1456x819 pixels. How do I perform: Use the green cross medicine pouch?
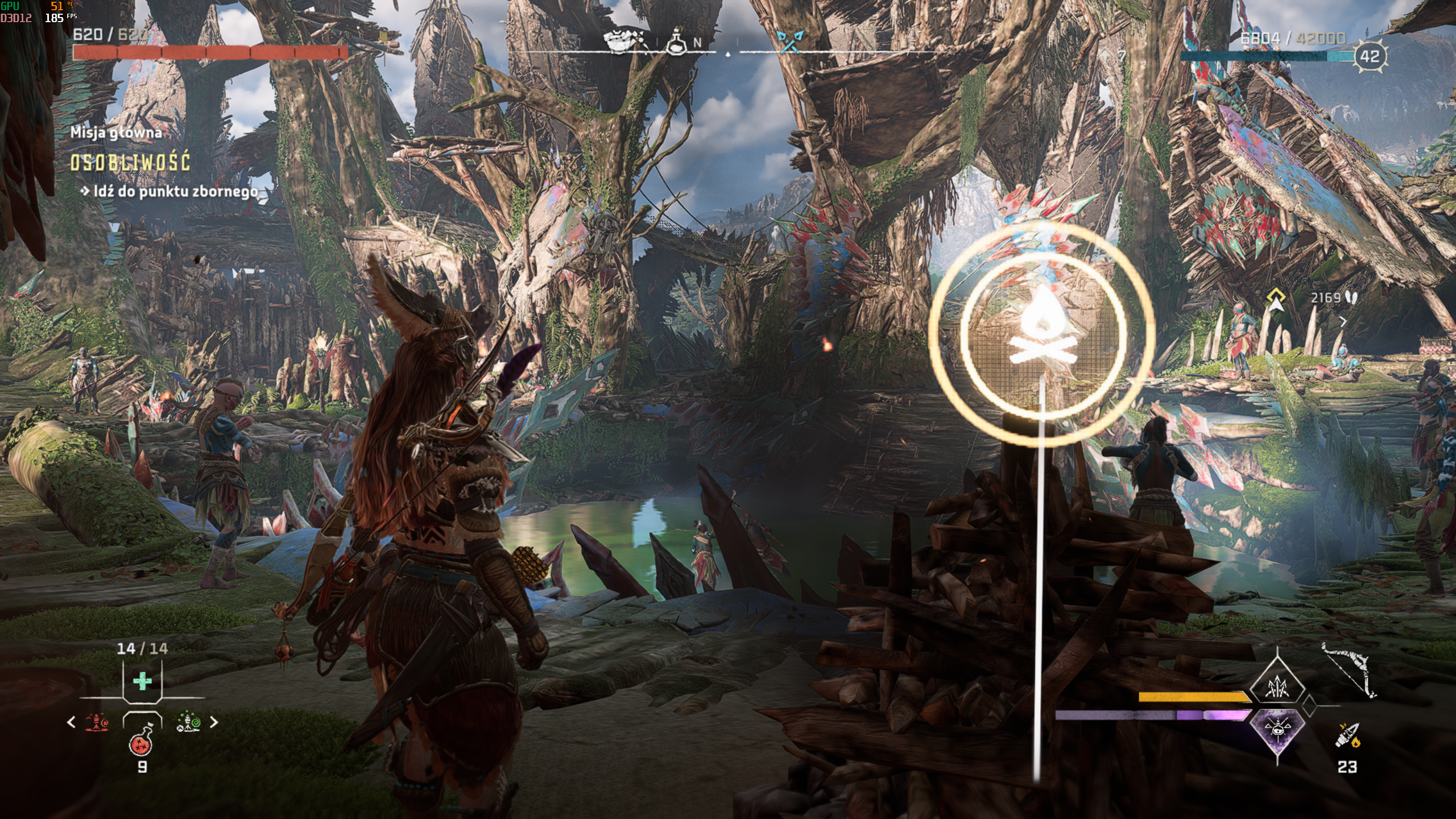pyautogui.click(x=142, y=681)
